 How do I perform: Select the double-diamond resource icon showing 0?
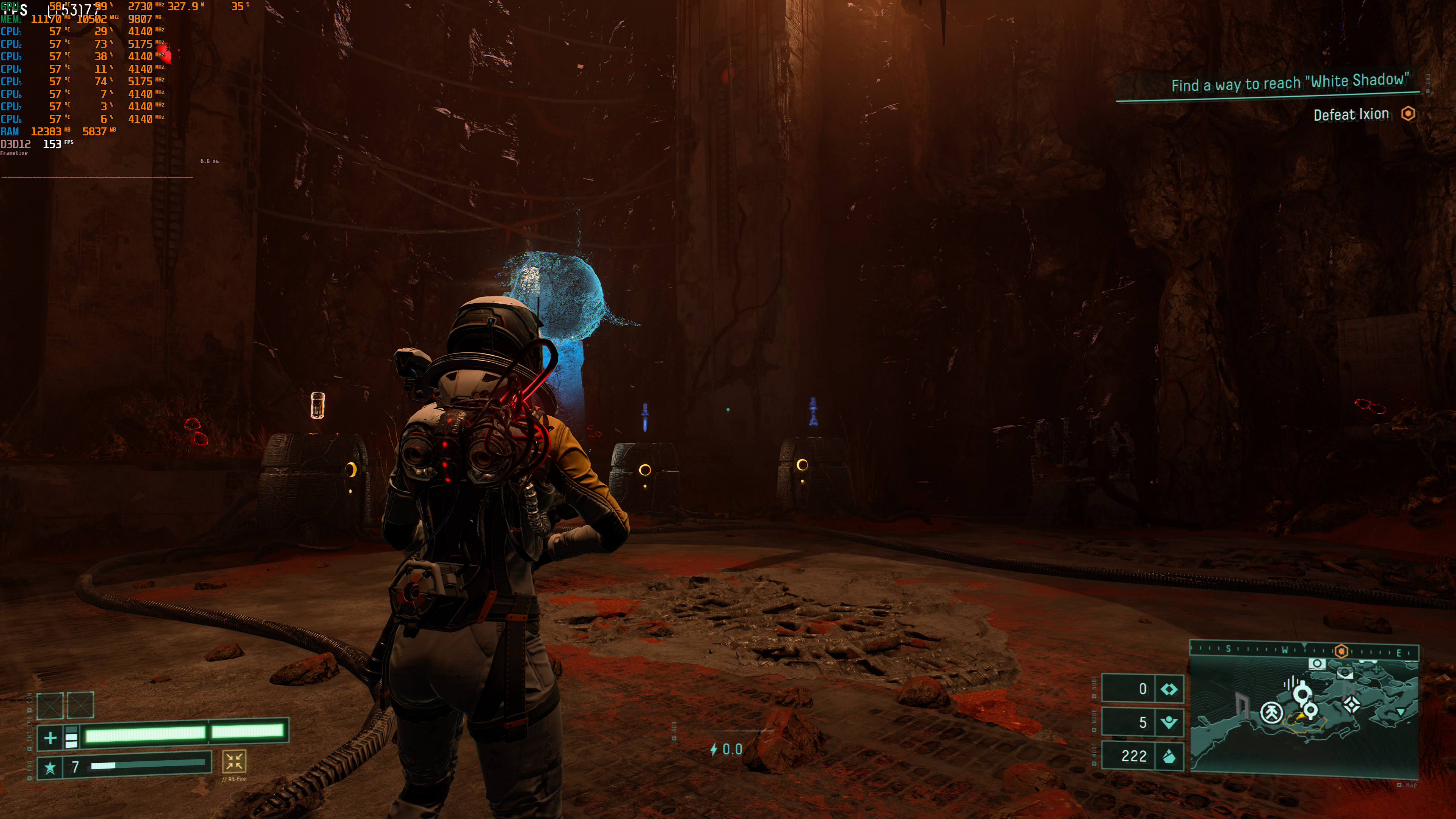point(1168,689)
